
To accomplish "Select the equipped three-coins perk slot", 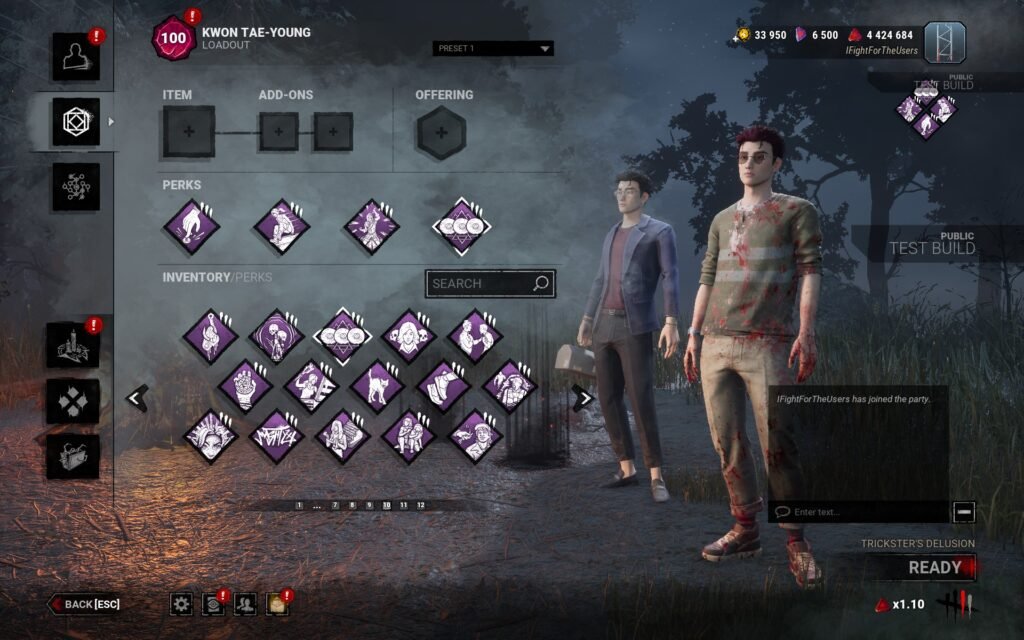I will (x=461, y=226).
